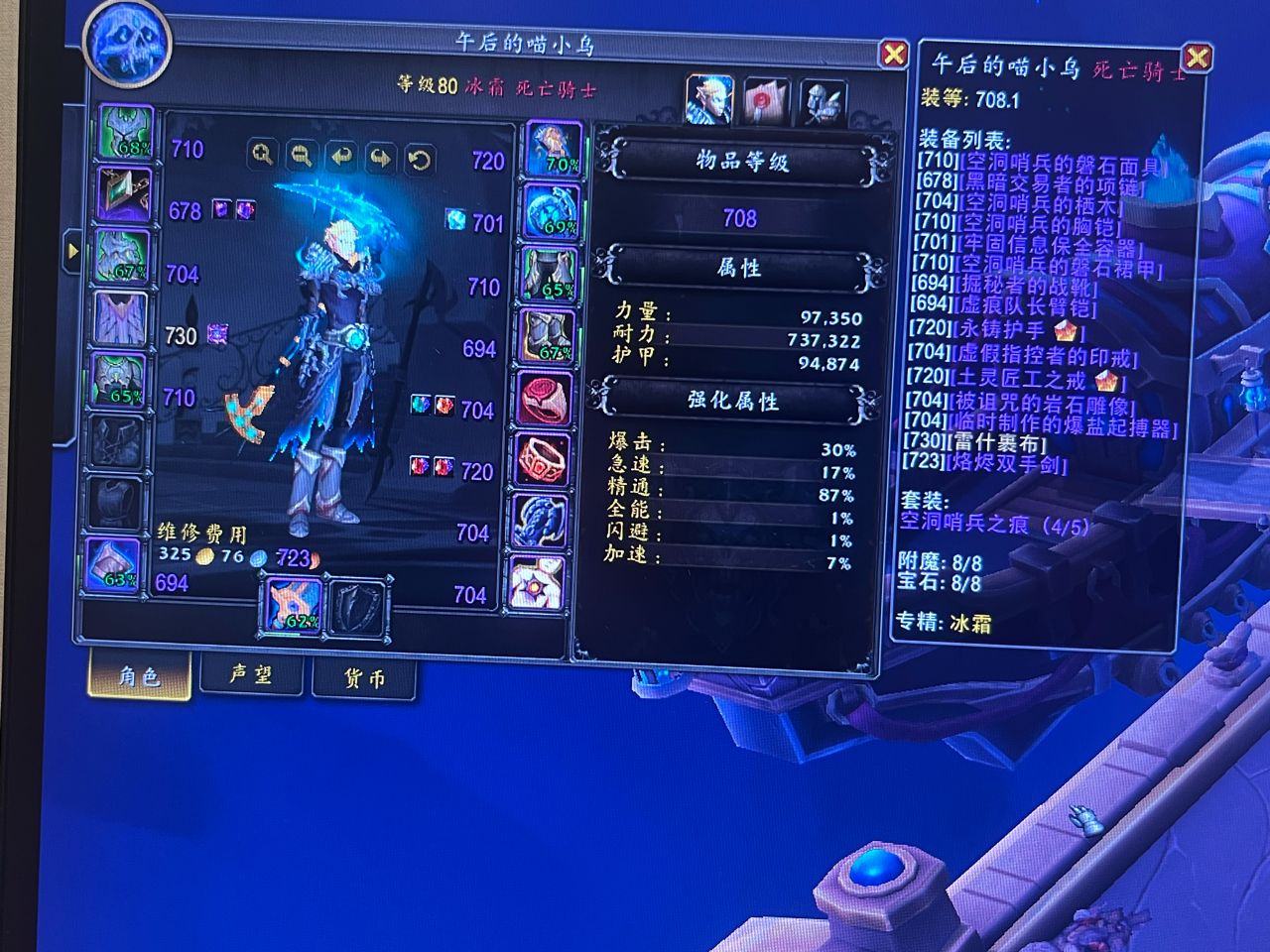Rotate the character model right using the arrow icon
Screen dimensions: 1270x952
pyautogui.click(x=380, y=155)
